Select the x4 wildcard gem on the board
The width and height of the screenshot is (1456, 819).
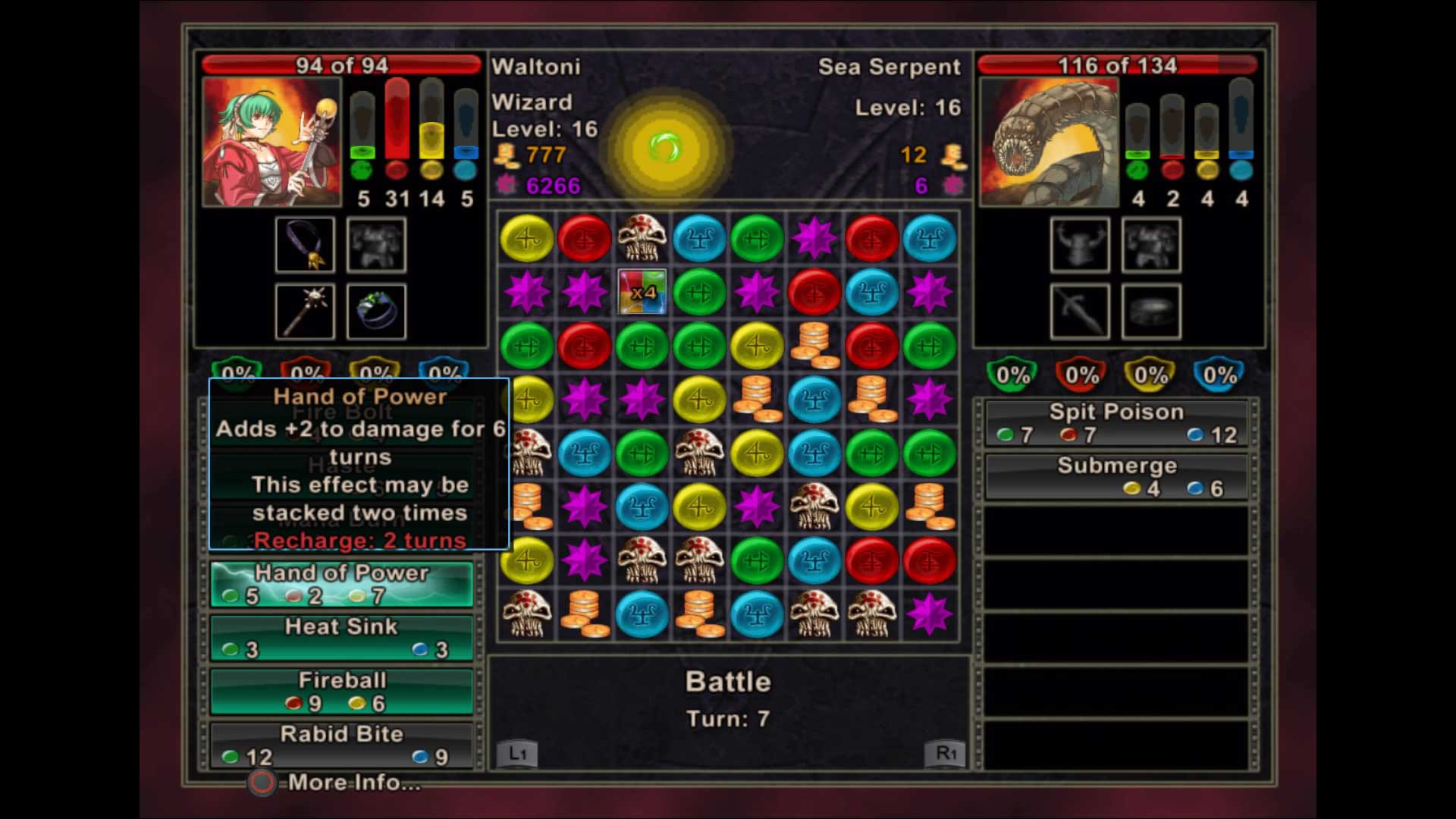(x=642, y=293)
